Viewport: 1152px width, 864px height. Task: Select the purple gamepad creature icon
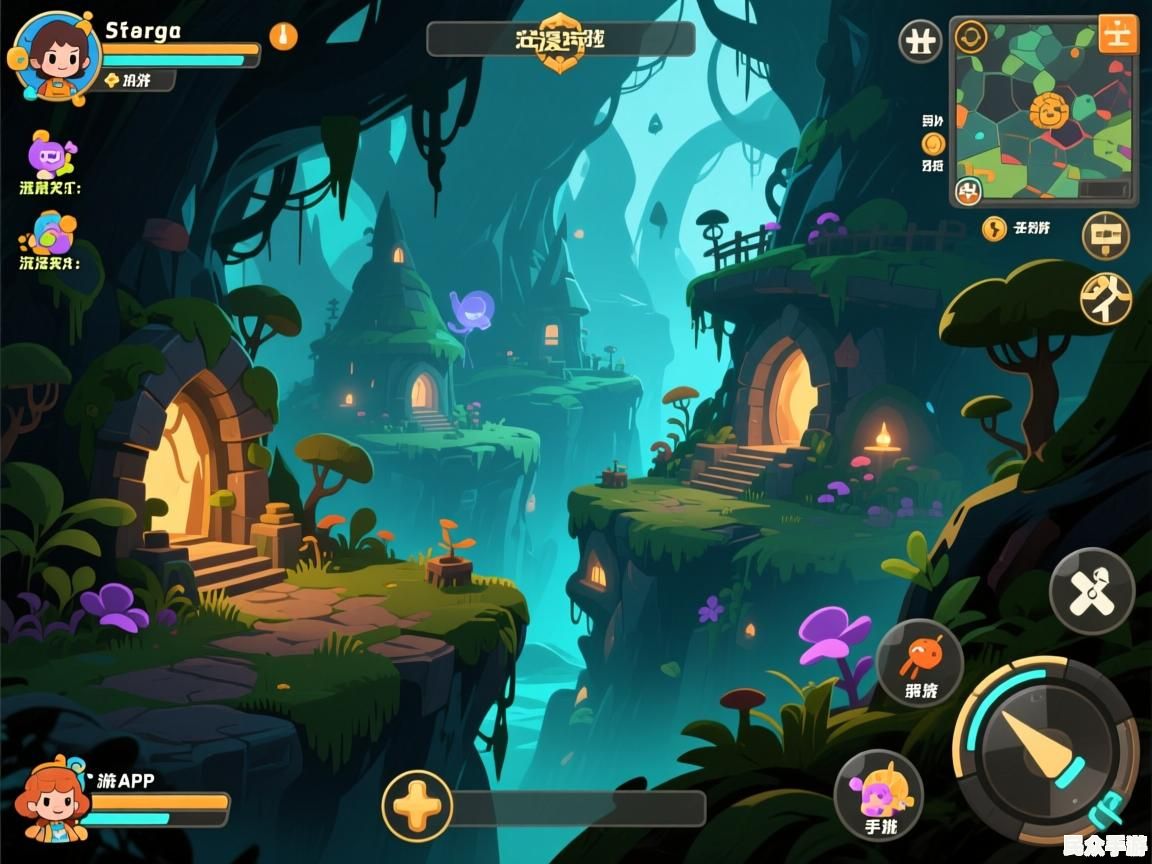coord(50,156)
